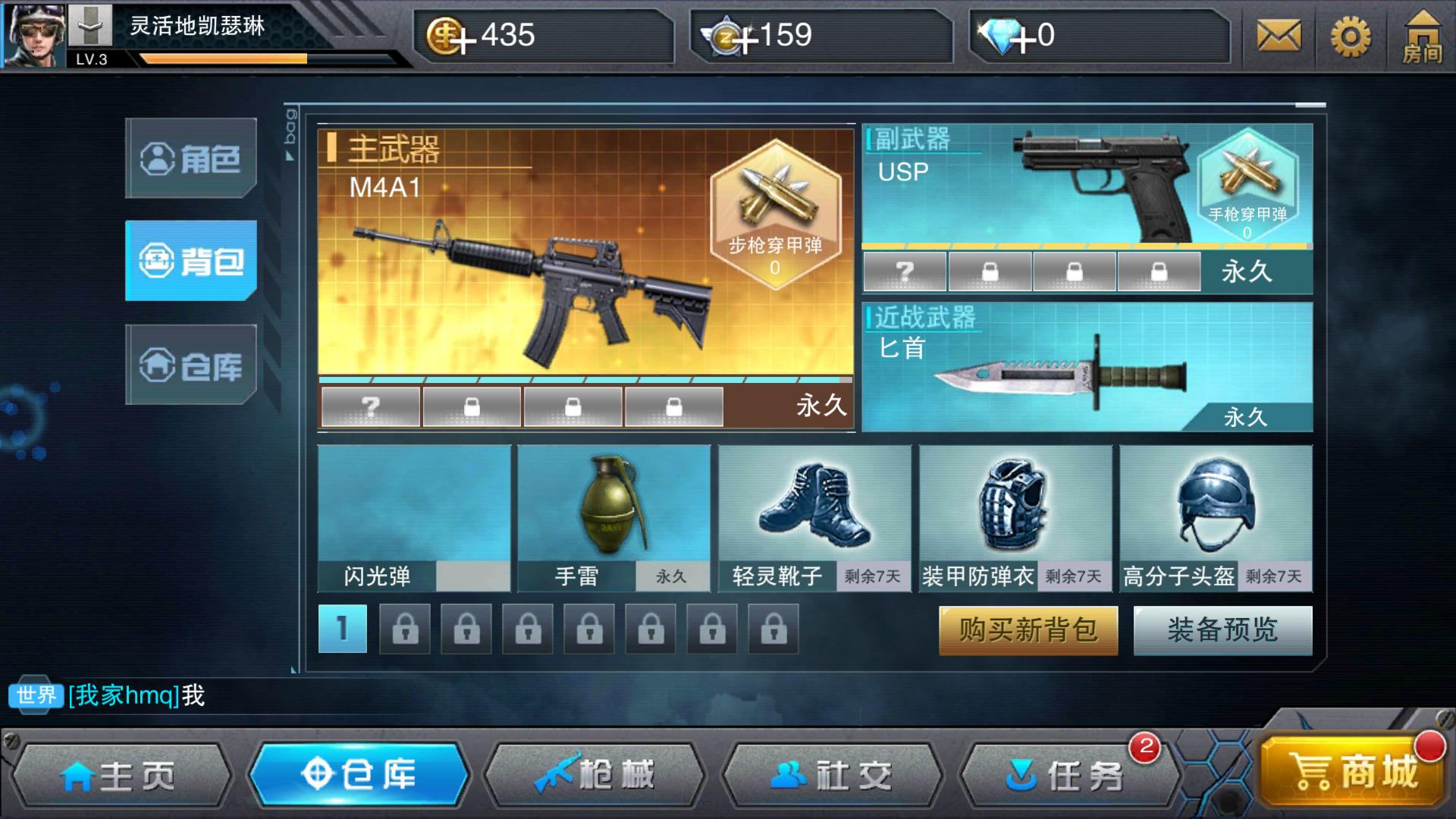1456x819 pixels.
Task: Choose the 匕首 melee weapon panel
Action: point(1086,368)
